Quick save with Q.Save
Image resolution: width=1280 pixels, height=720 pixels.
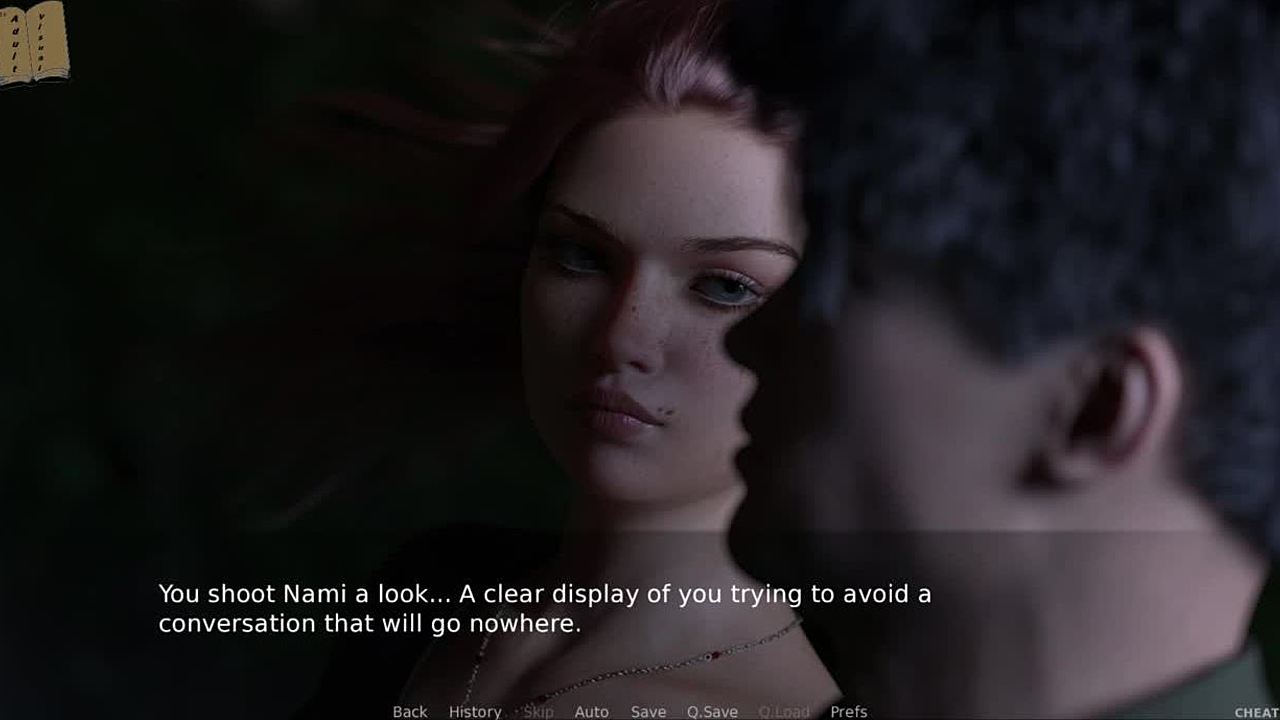tap(711, 711)
